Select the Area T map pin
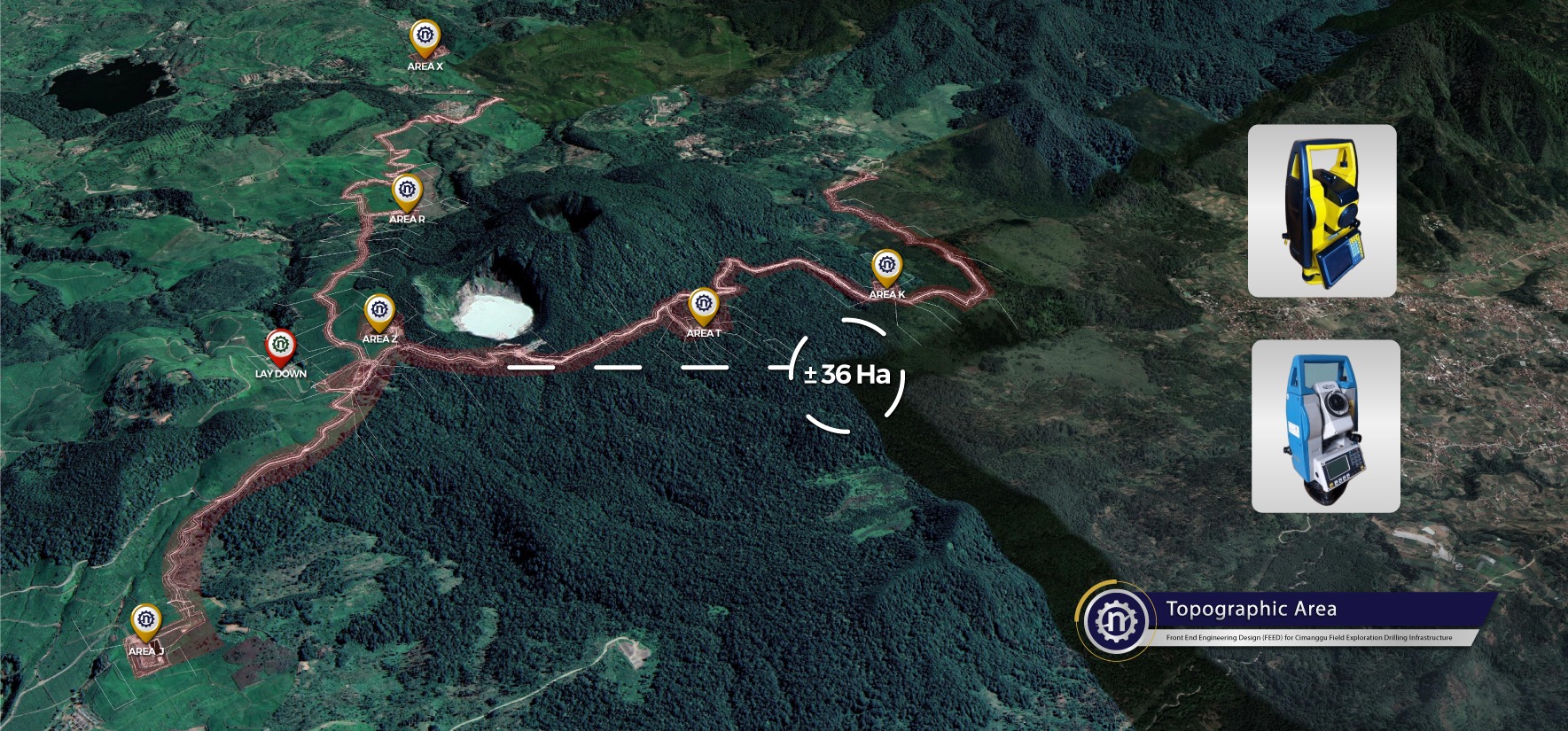Viewport: 1568px width, 731px height. click(704, 305)
